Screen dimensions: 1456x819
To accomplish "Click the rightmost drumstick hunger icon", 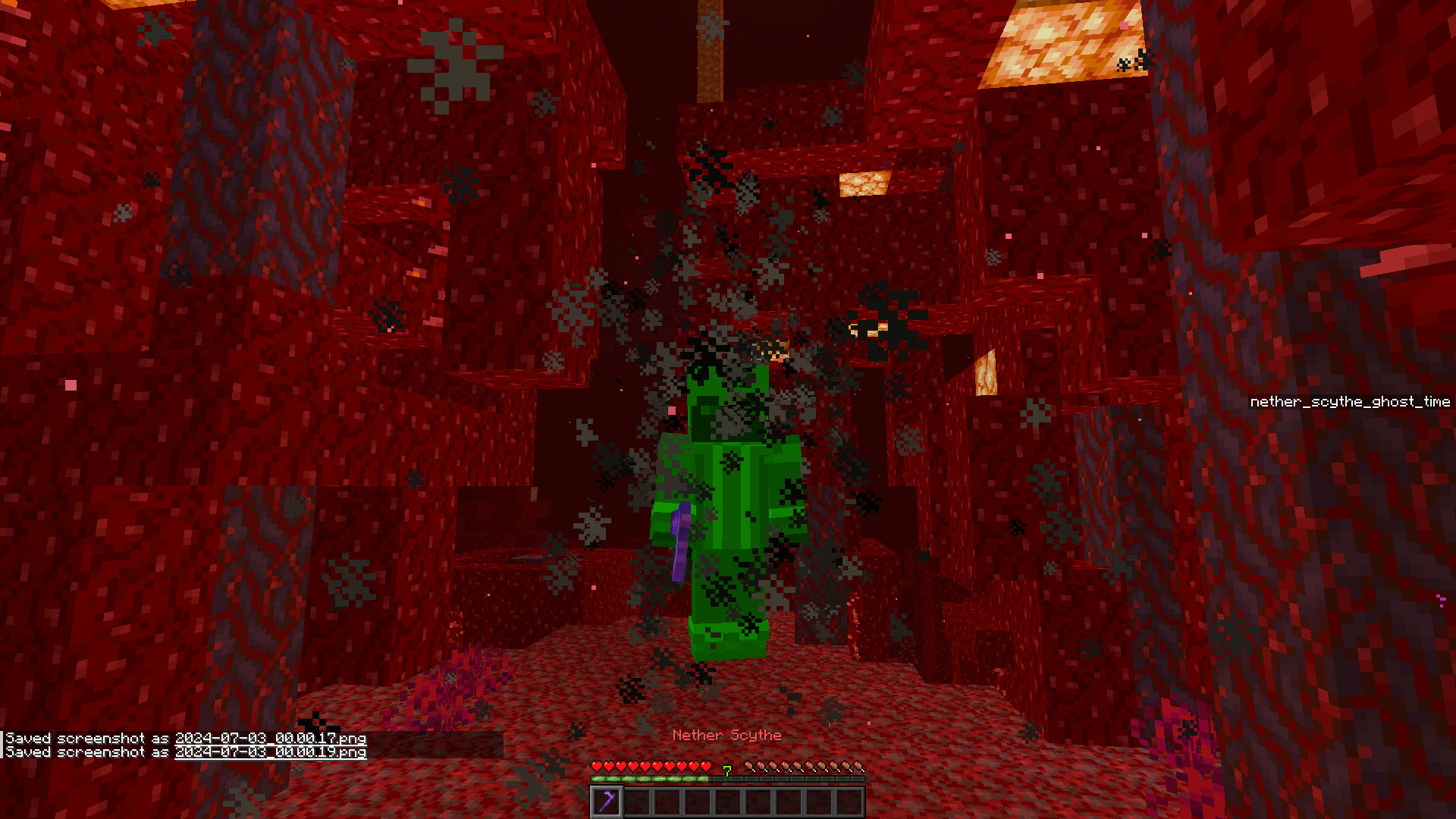I will pyautogui.click(x=858, y=766).
